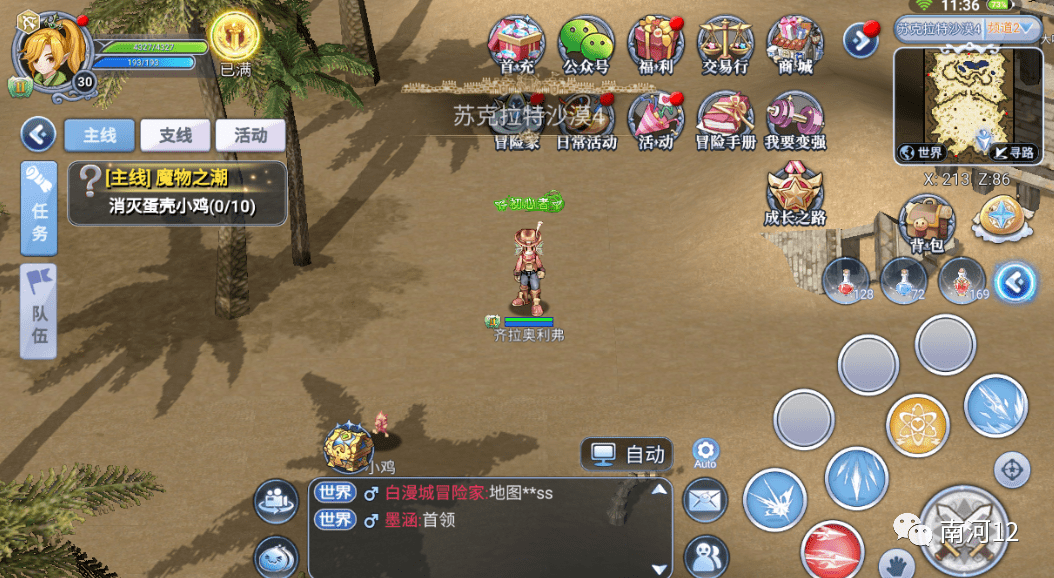Select the 魔物之潮 main quest tracker
The height and width of the screenshot is (578, 1054).
(x=178, y=193)
